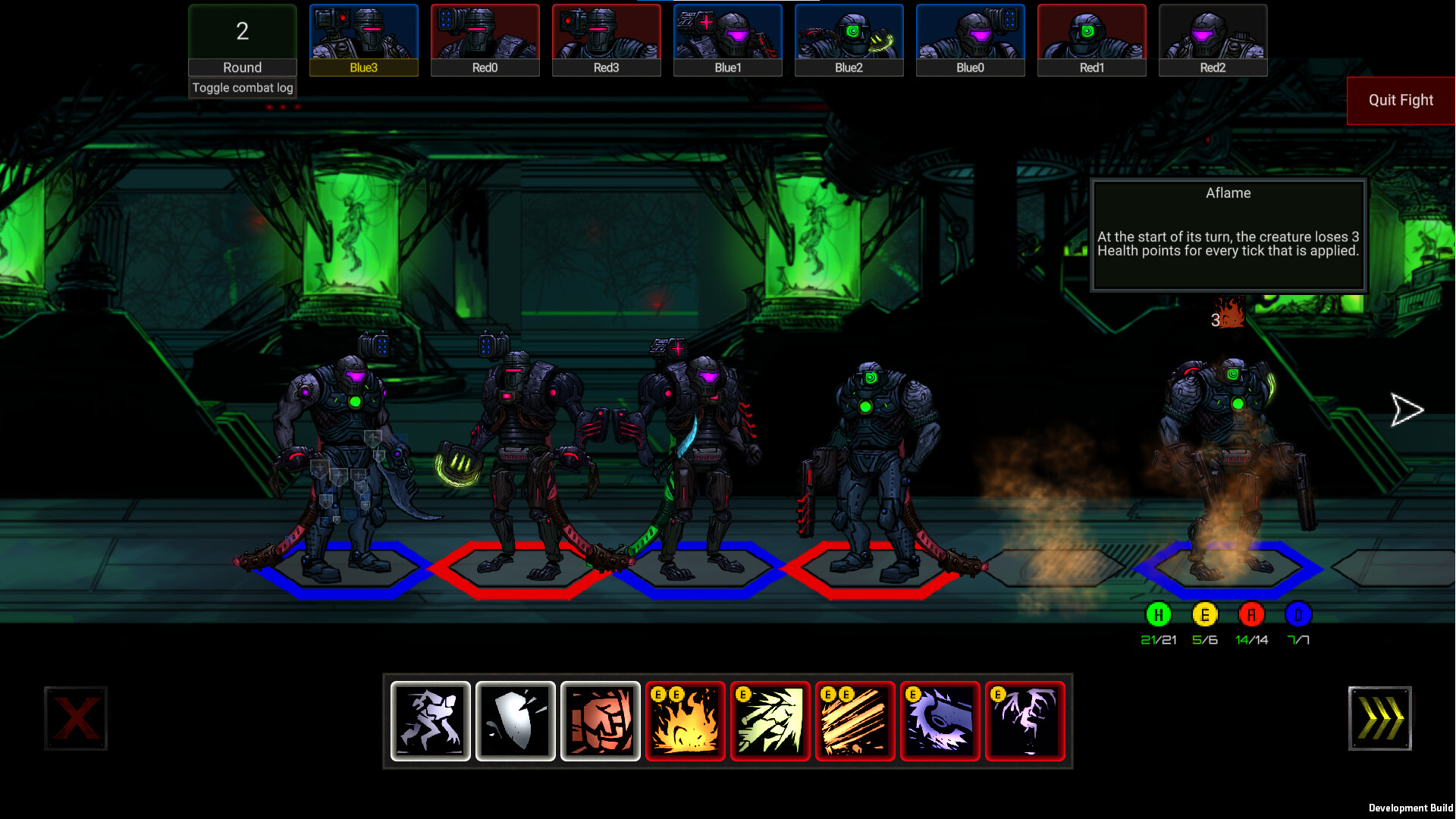Activate the purple sawblade attack skill
The width and height of the screenshot is (1456, 819).
point(940,720)
